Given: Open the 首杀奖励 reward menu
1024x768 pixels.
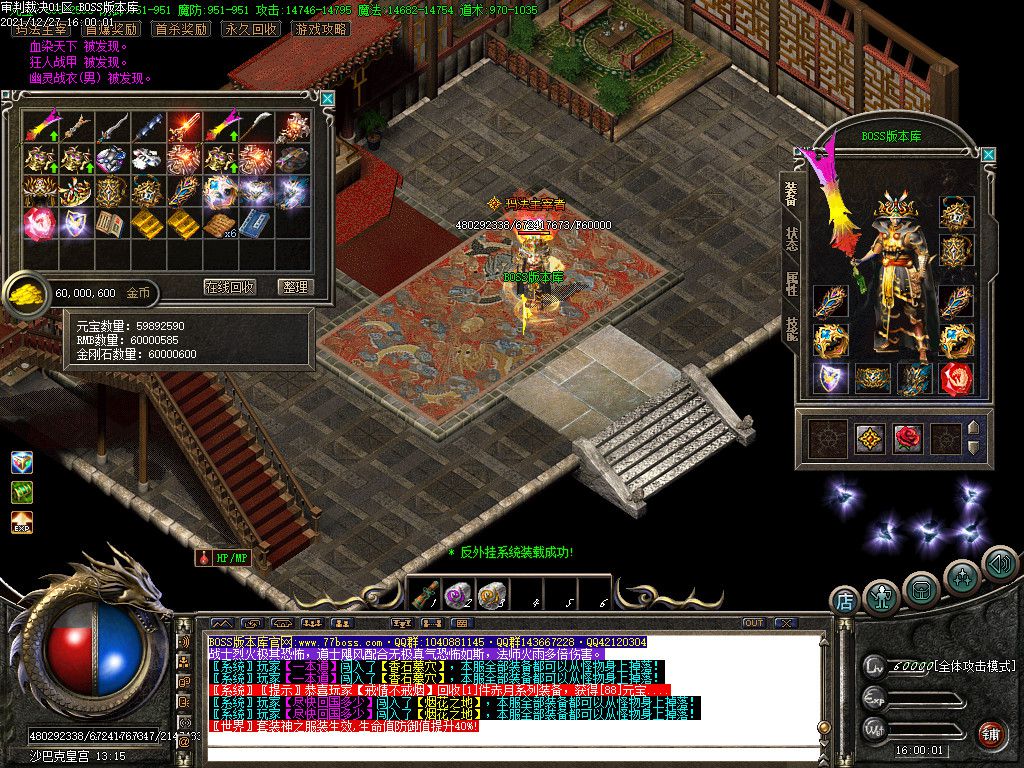Looking at the screenshot, I should click(181, 29).
